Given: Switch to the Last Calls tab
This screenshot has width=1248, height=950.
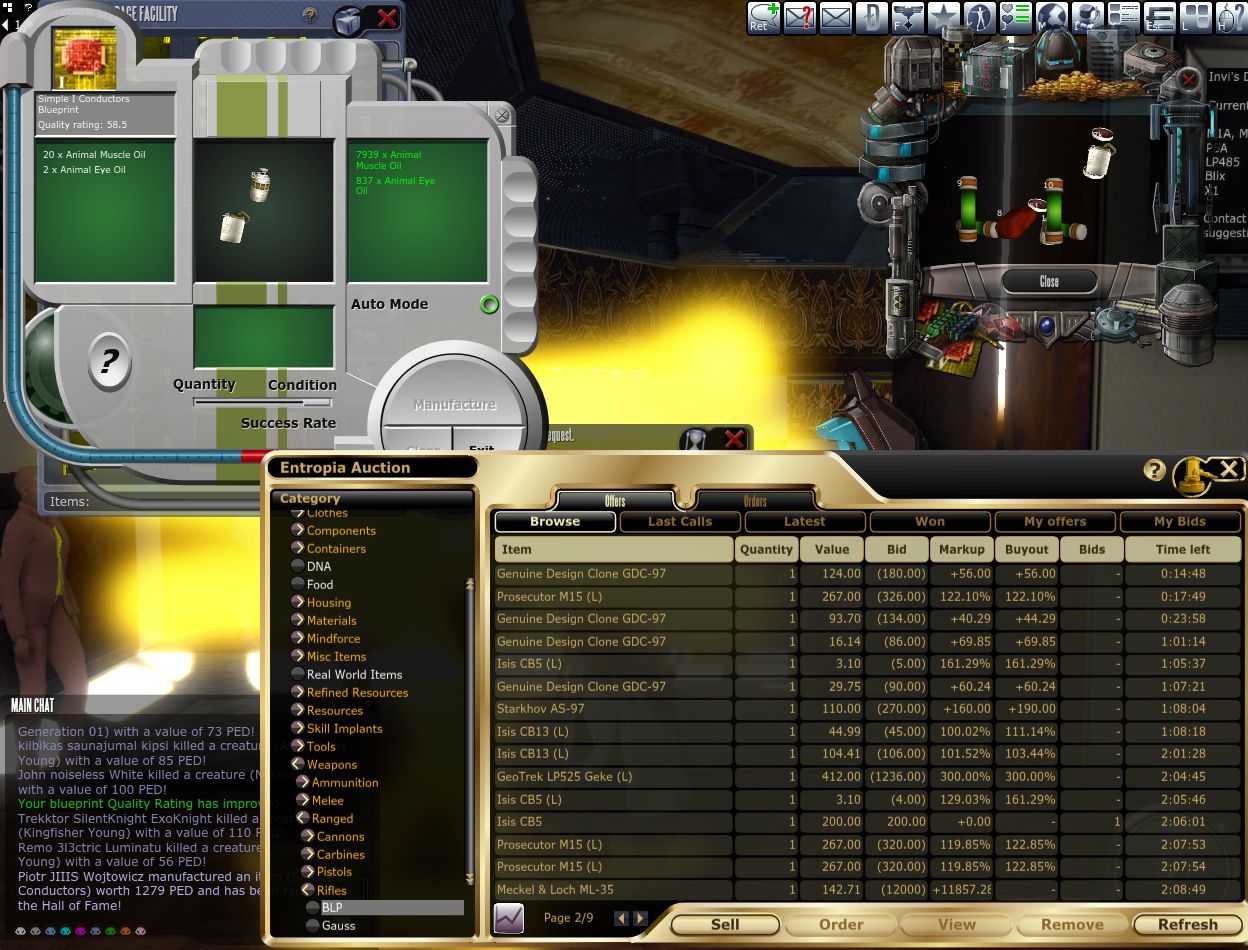Looking at the screenshot, I should pos(680,521).
